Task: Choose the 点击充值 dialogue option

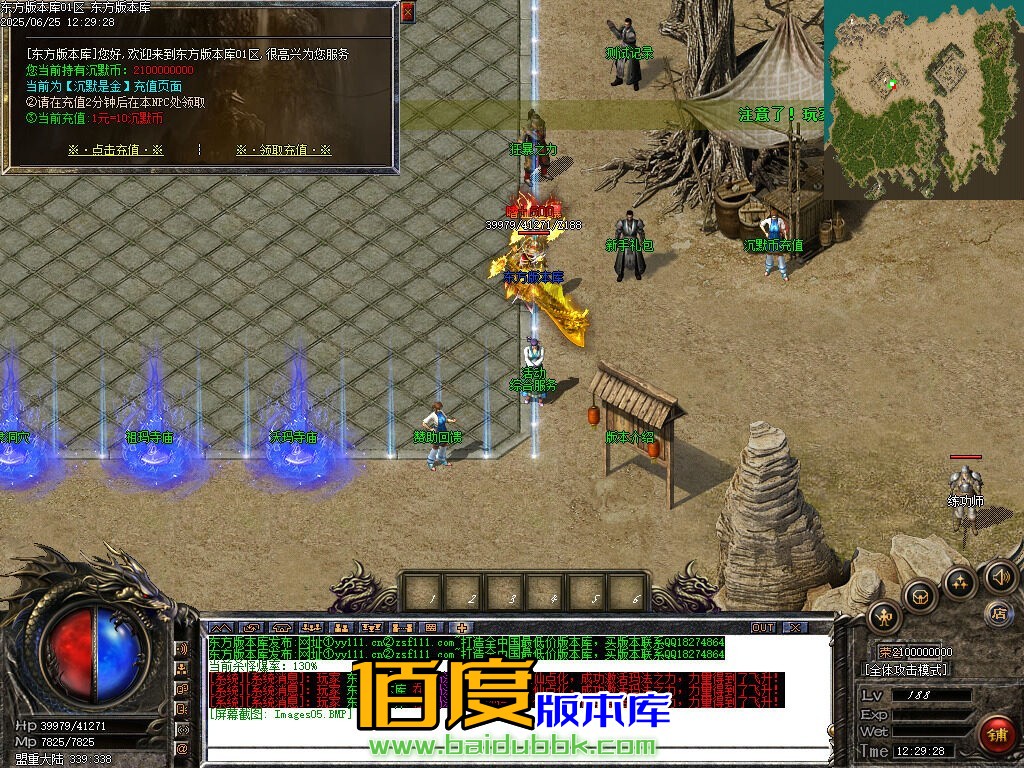Action: click(x=115, y=150)
